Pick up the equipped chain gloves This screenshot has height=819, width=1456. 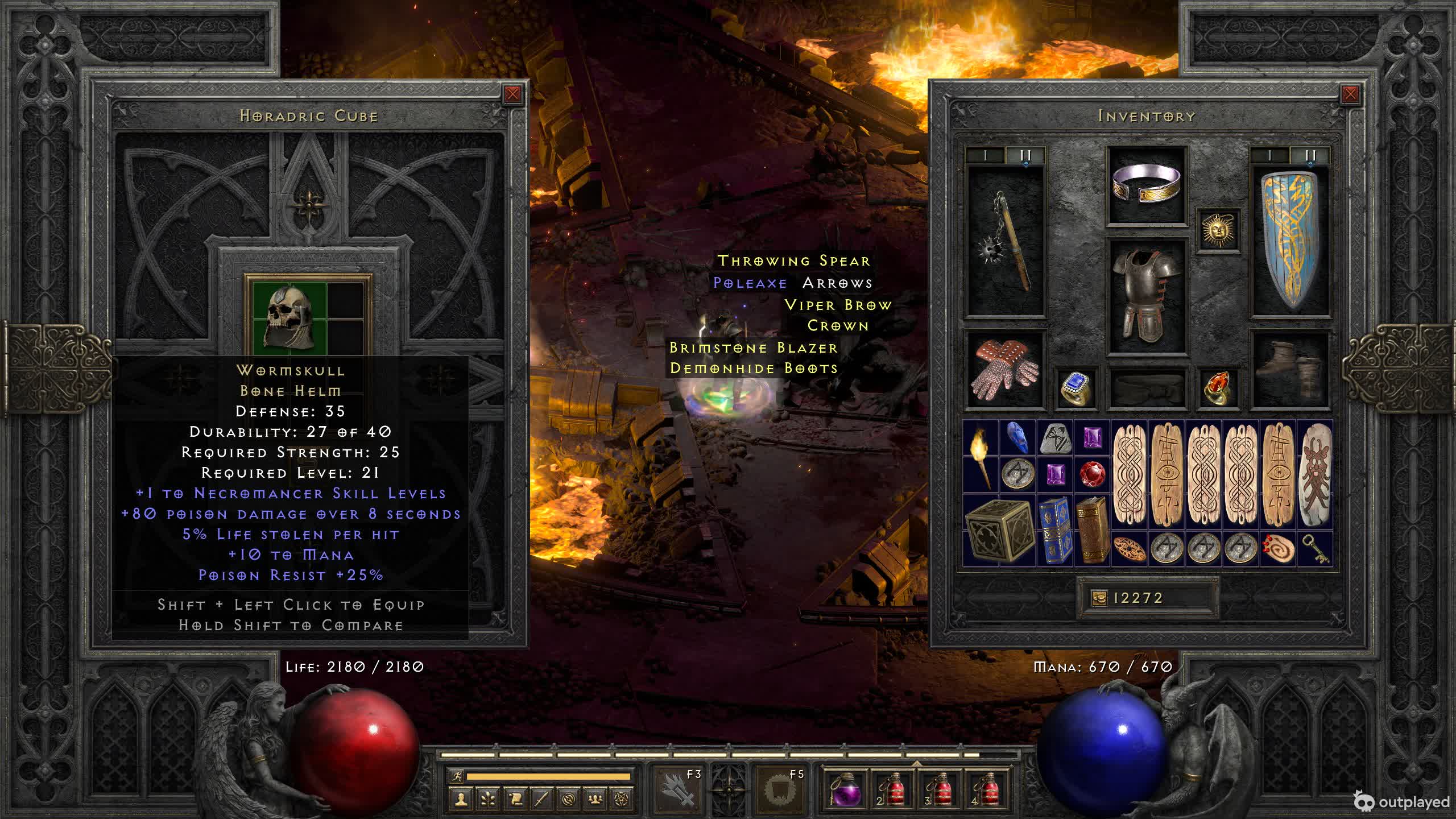(1005, 370)
